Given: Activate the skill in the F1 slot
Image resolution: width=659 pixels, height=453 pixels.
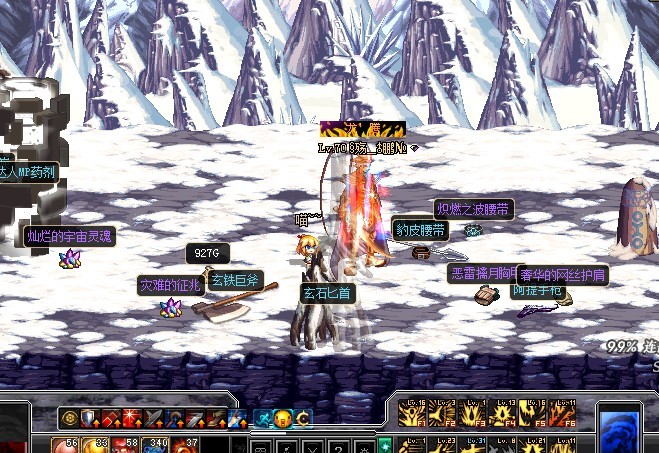Looking at the screenshot, I should coord(411,412).
